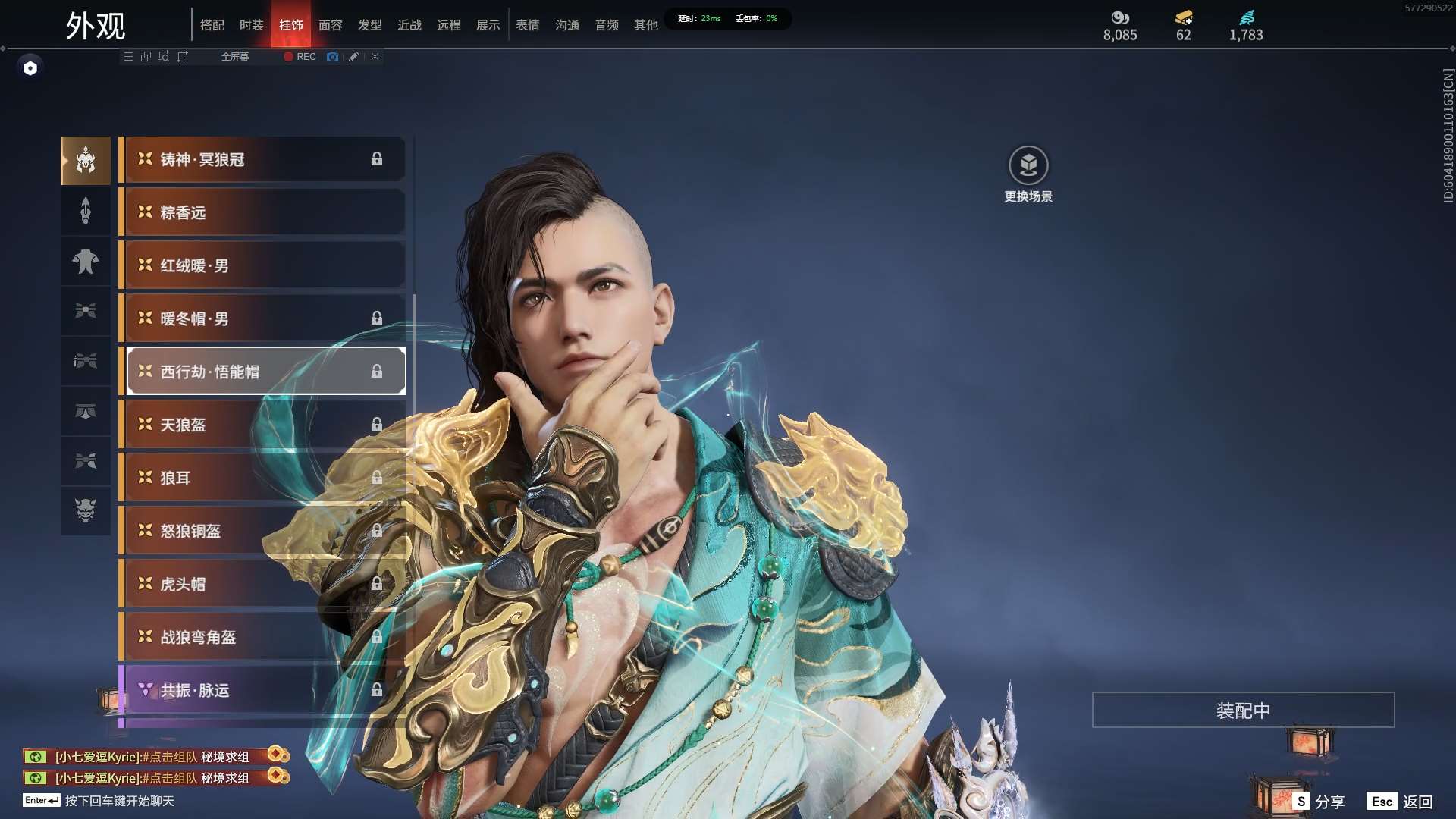The image size is (1456, 819).
Task: Select the 虎头帽 hat row
Action: tap(262, 584)
